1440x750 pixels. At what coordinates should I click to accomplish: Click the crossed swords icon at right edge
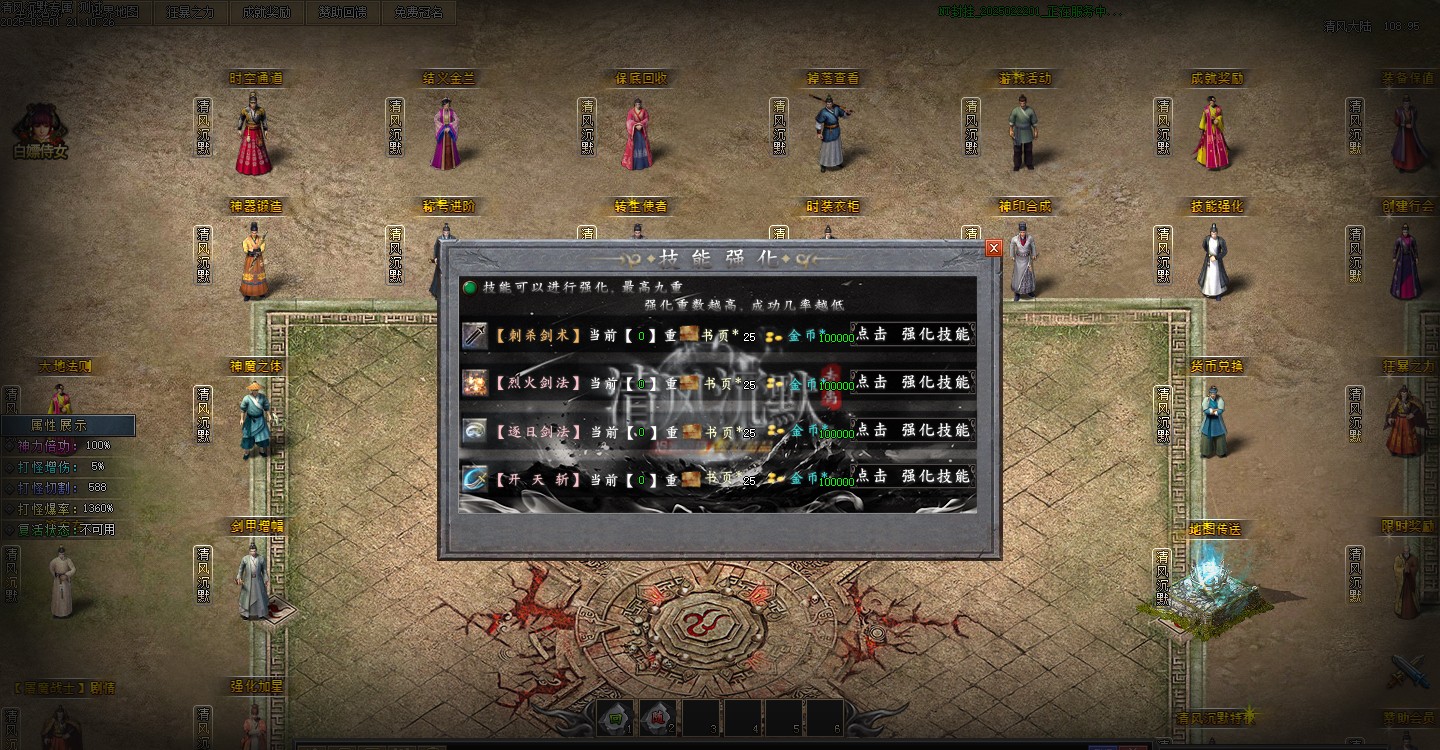(1410, 670)
